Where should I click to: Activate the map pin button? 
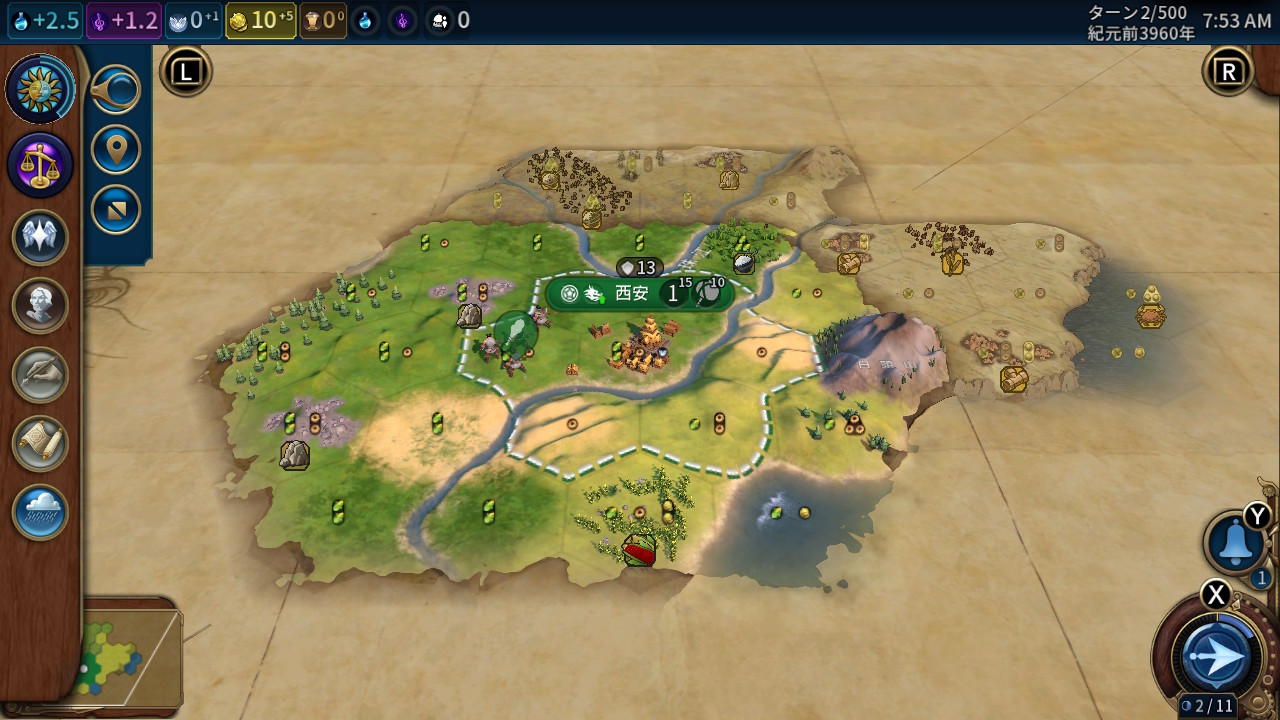pos(116,150)
